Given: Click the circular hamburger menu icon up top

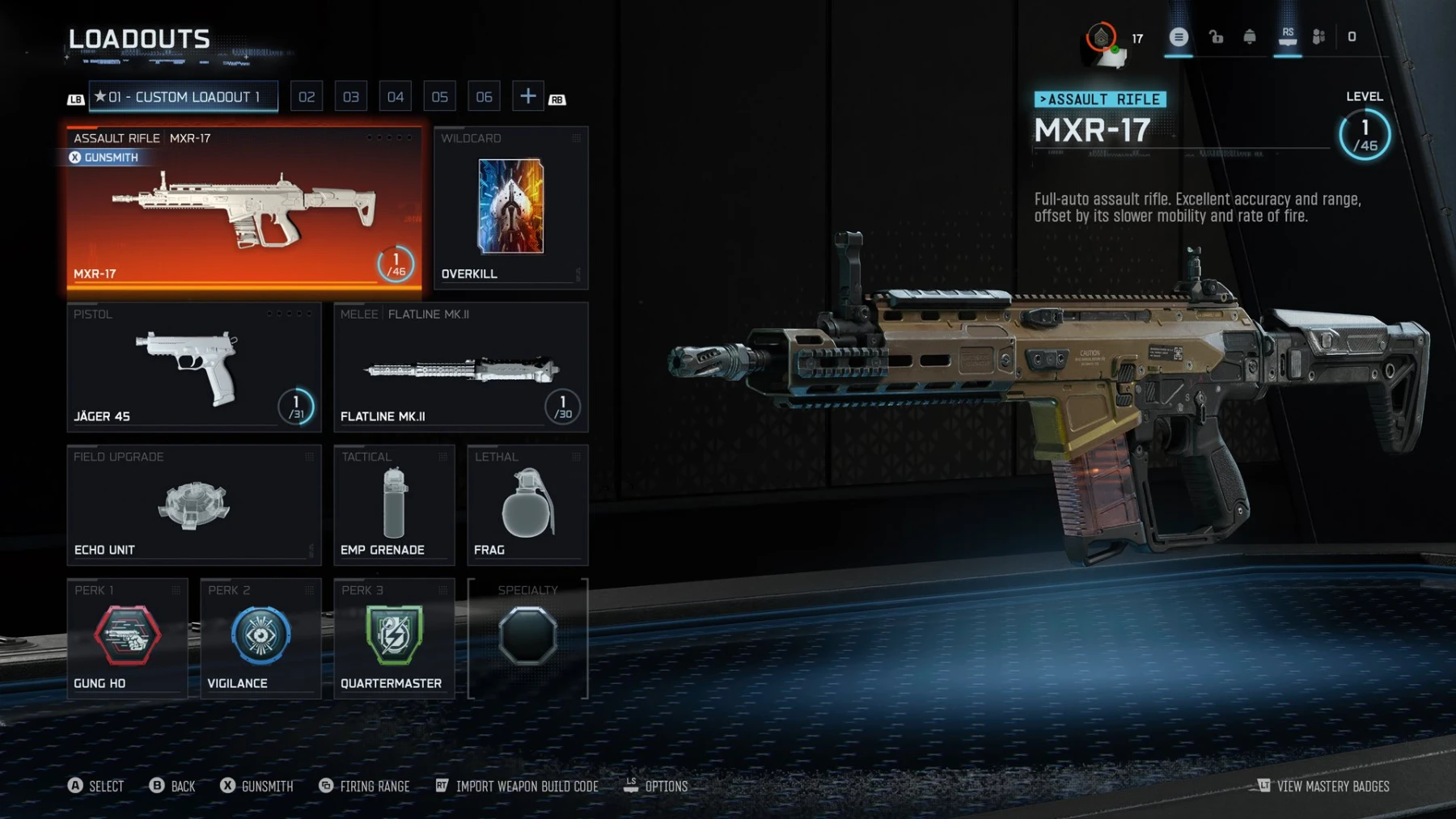Looking at the screenshot, I should tap(1179, 36).
